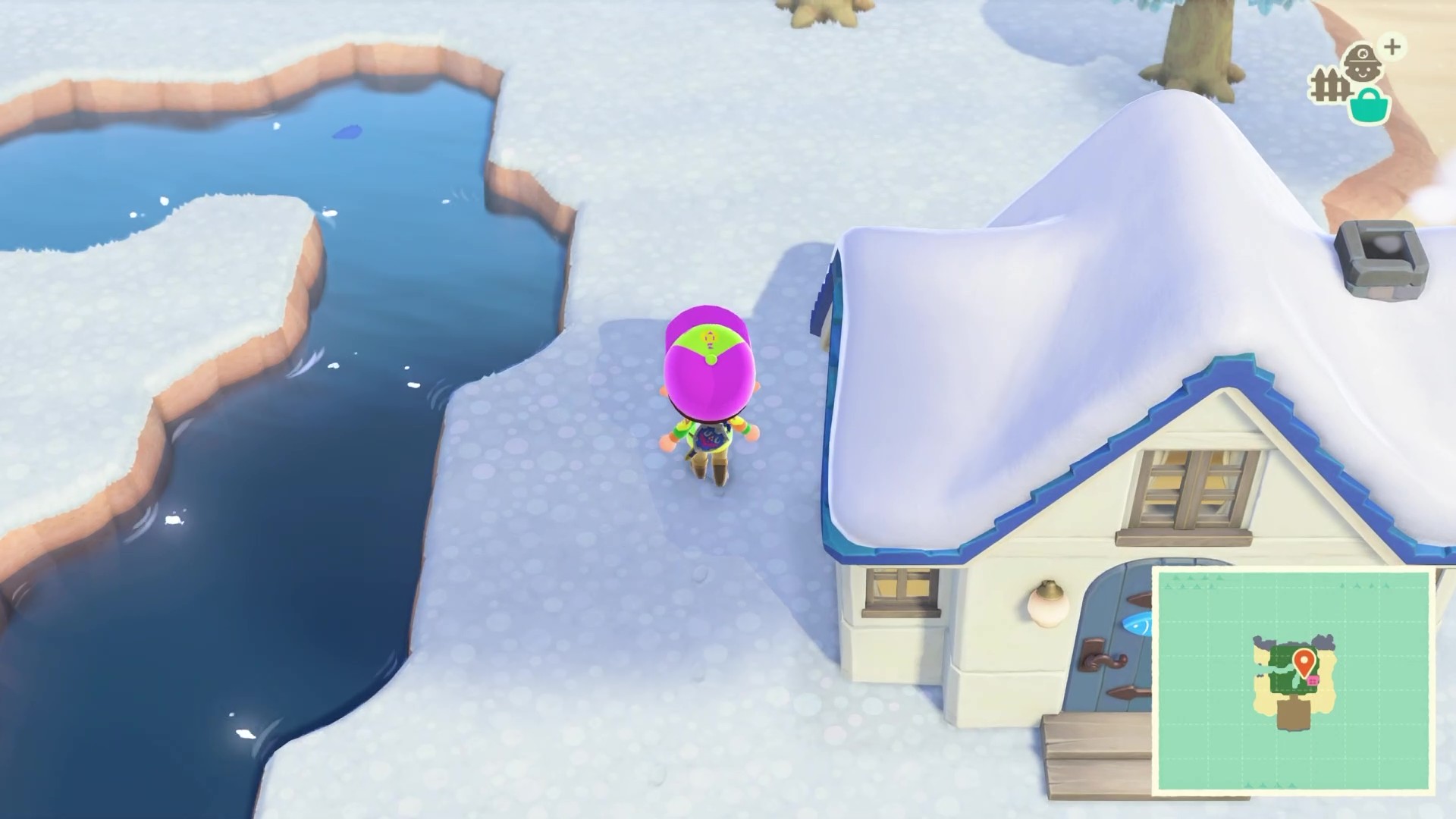The width and height of the screenshot is (1456, 819).
Task: Select the pink house marker on the minimap
Action: 1313,681
